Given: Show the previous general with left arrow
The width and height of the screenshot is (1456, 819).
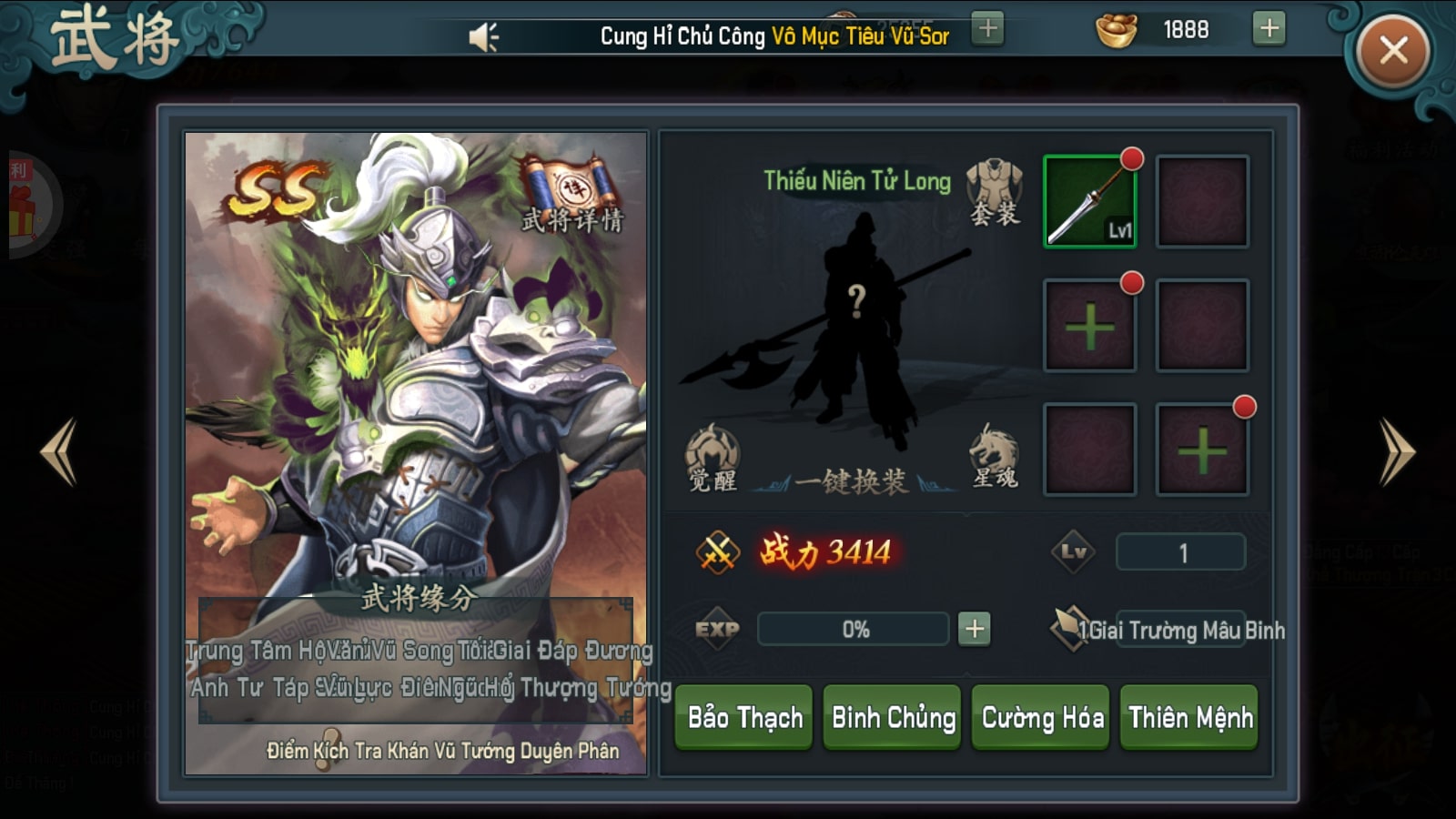Looking at the screenshot, I should coord(59,451).
